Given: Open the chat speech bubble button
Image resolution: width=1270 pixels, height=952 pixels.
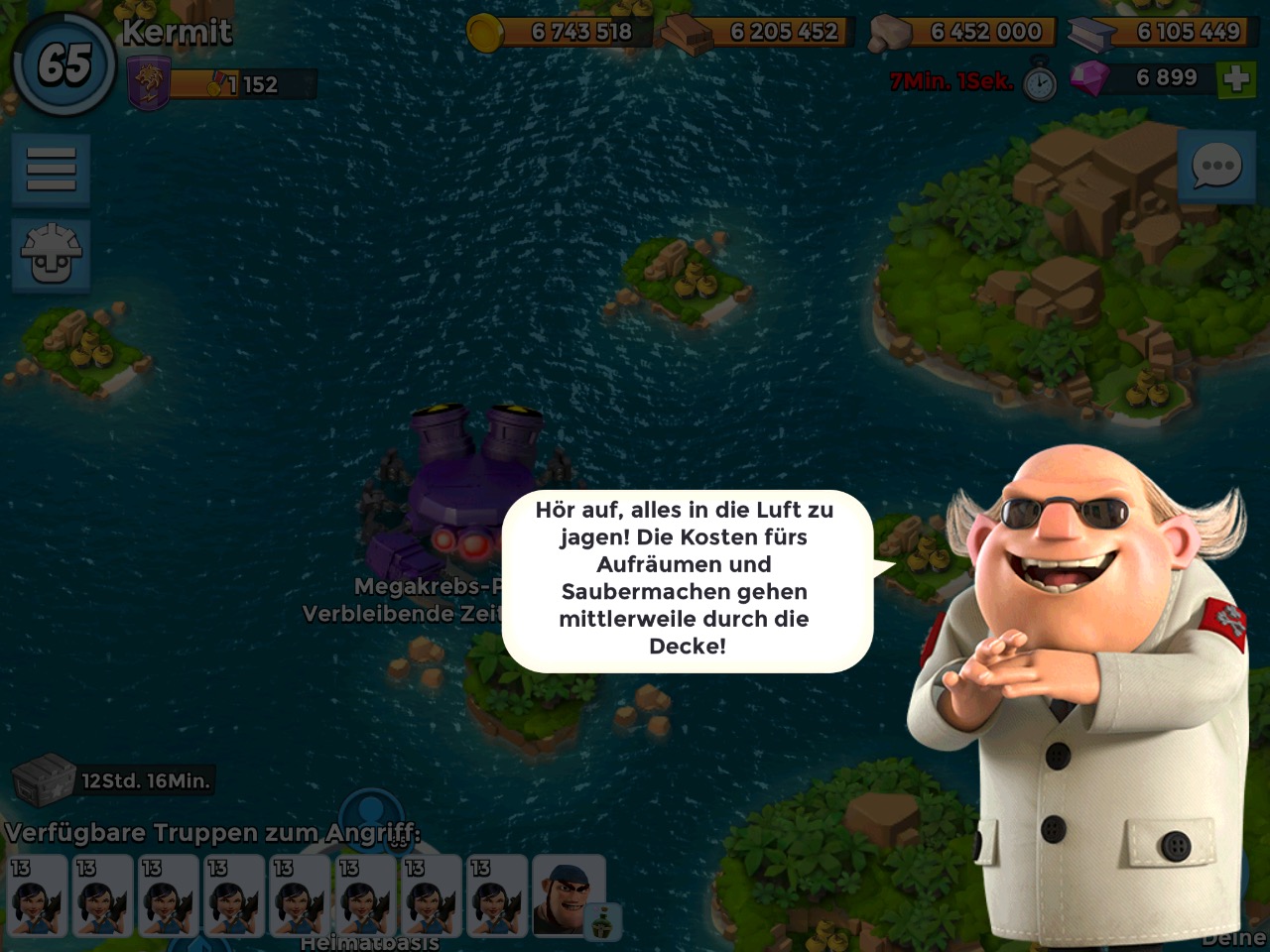Looking at the screenshot, I should [x=1215, y=167].
